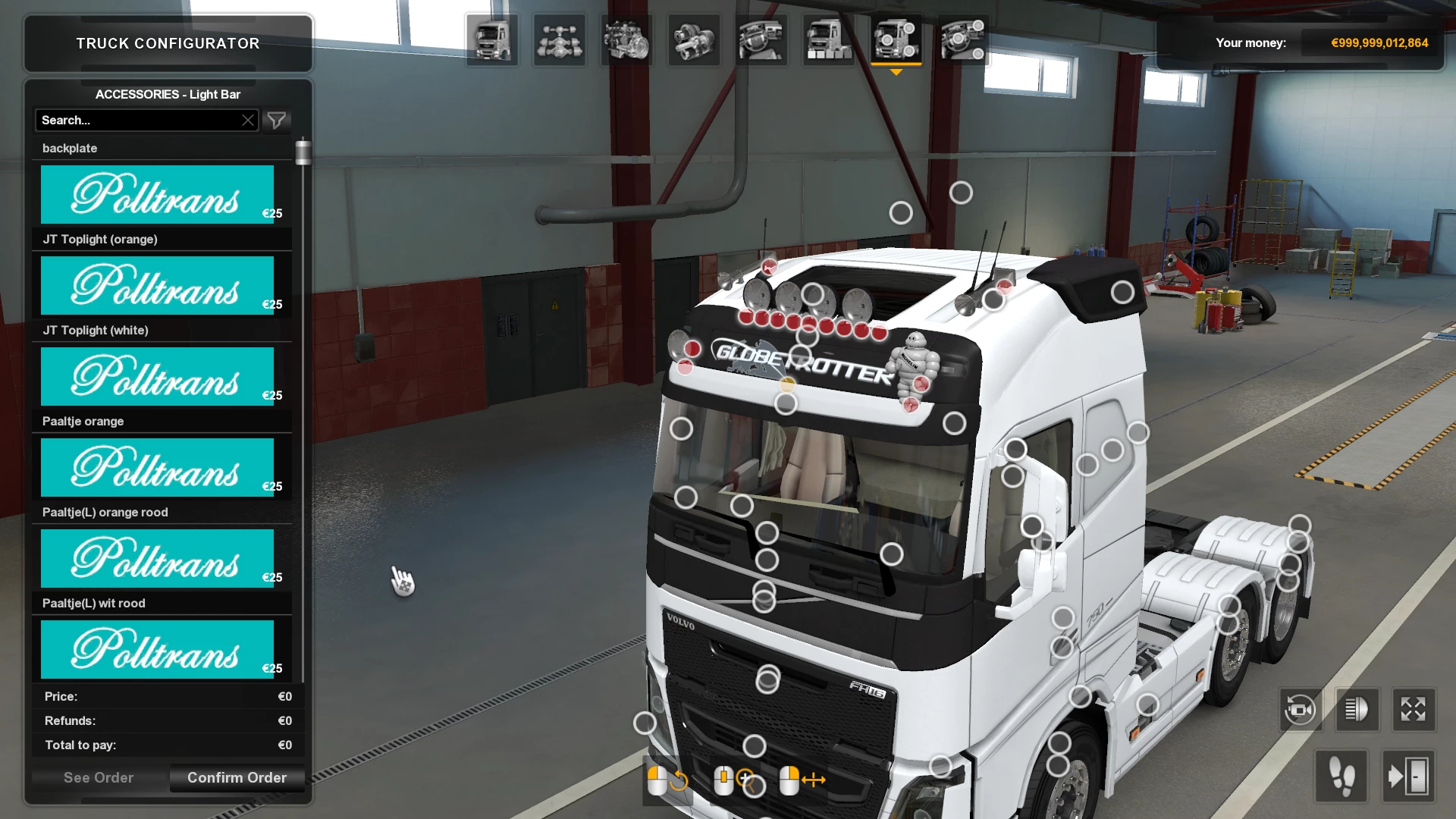
Task: Open the Cabin category in truck configurator
Action: click(491, 39)
